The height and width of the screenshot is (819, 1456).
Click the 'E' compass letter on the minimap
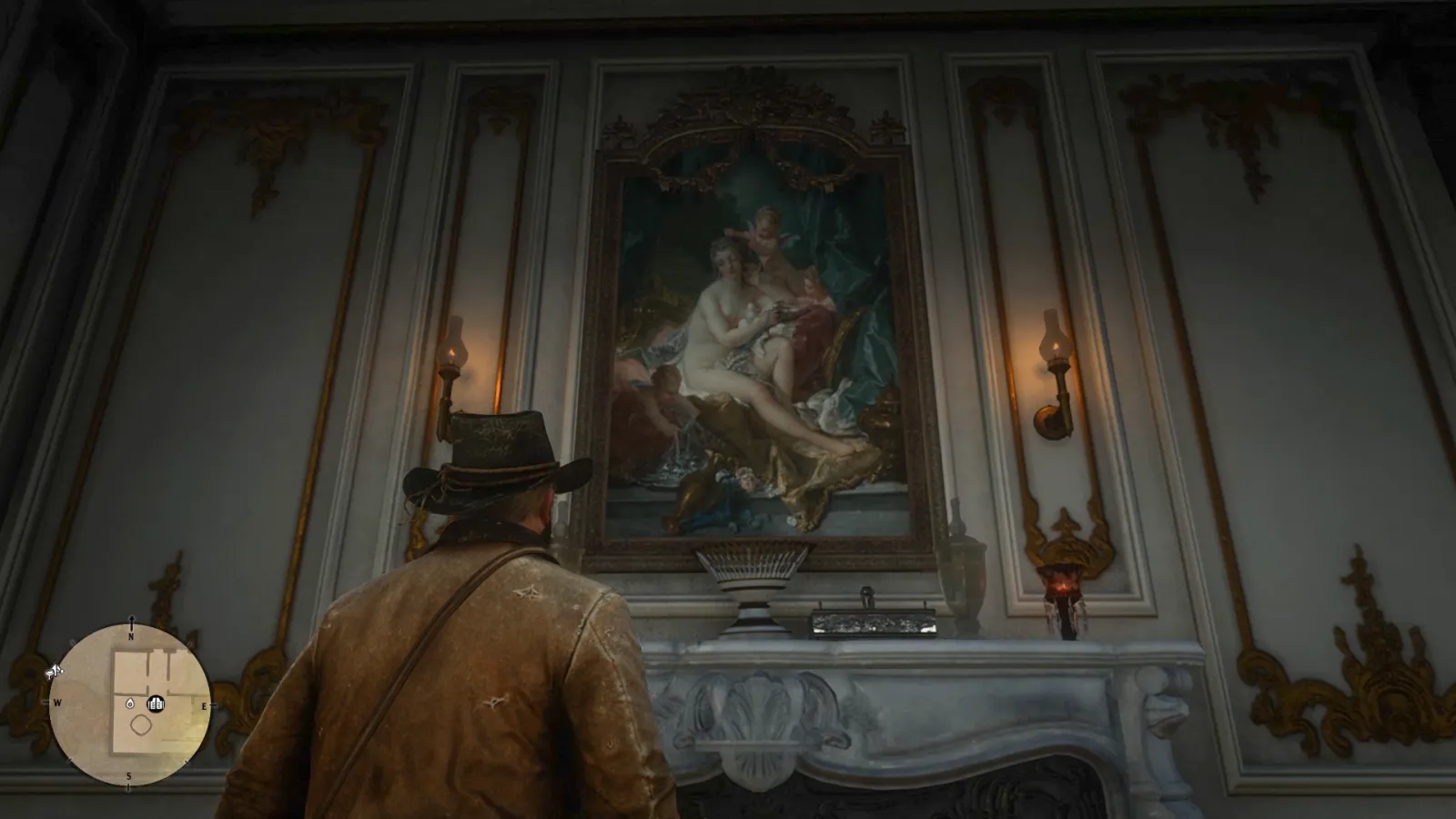(x=204, y=705)
